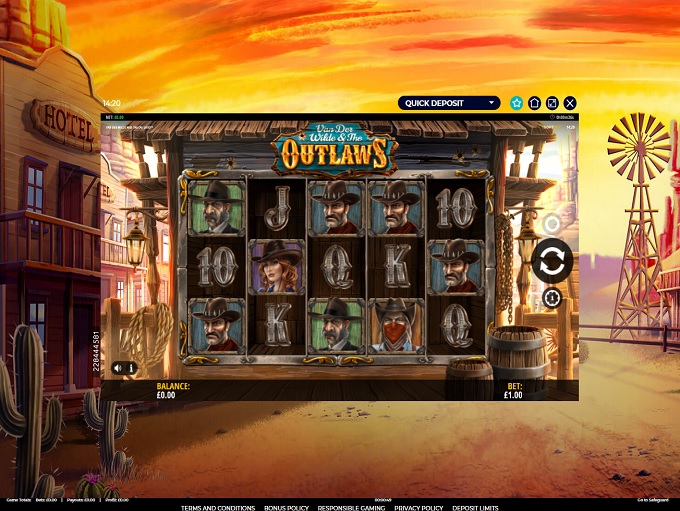The image size is (680, 511).
Task: Spin the reels with the circular arrows button
Action: pyautogui.click(x=552, y=260)
